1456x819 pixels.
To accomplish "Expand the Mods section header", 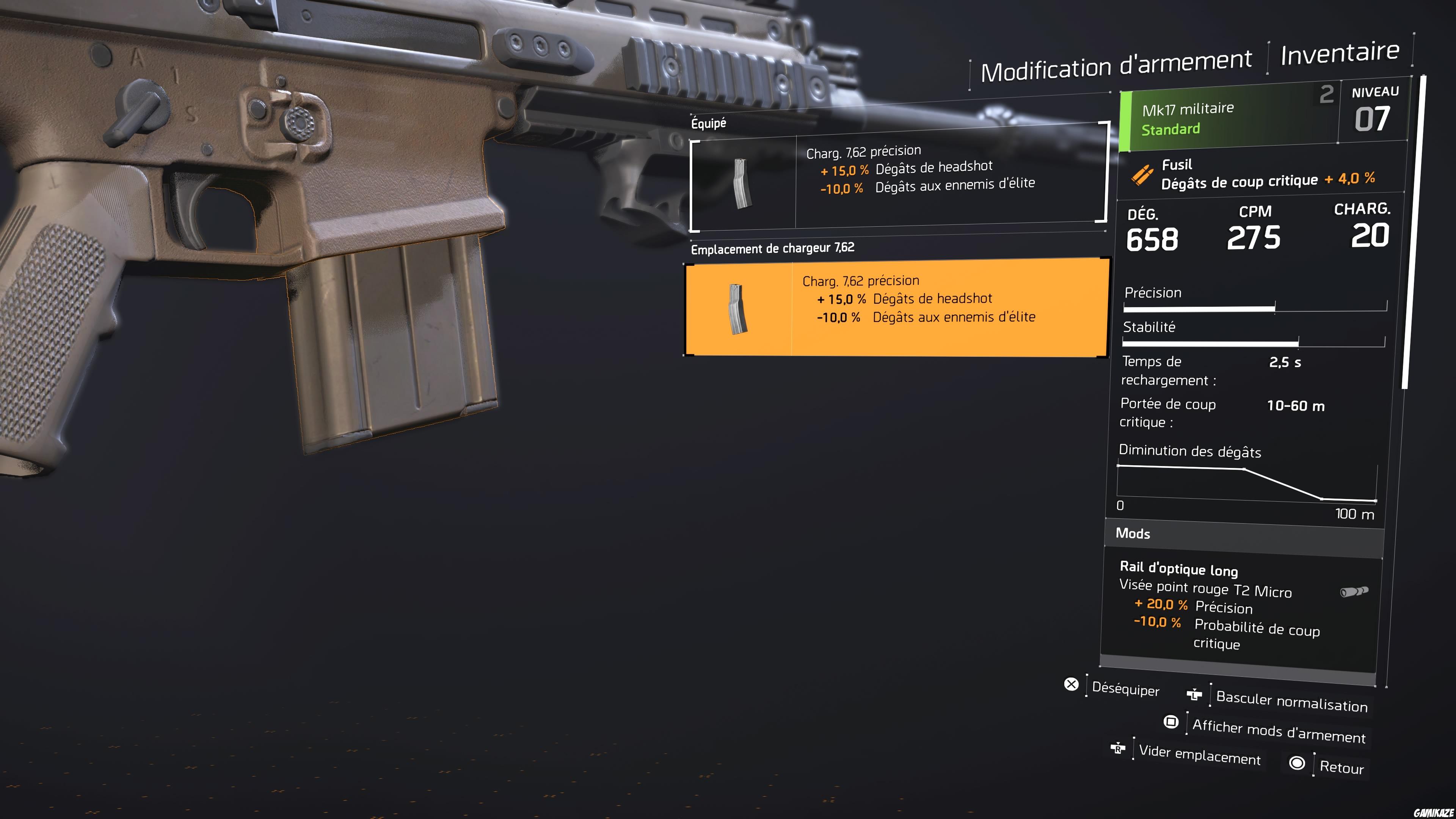I will pyautogui.click(x=1133, y=533).
